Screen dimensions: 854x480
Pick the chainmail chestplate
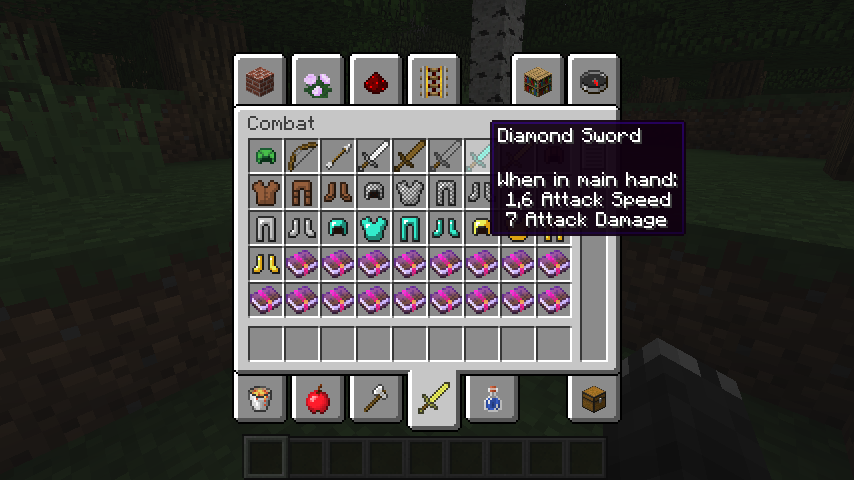tap(410, 192)
